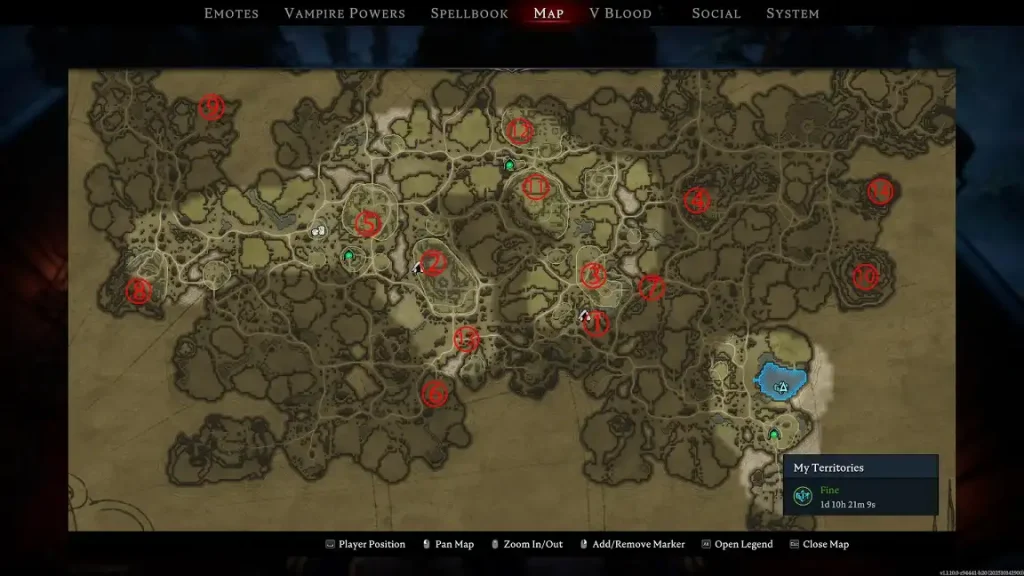Open the Spellbook tab

tap(469, 13)
